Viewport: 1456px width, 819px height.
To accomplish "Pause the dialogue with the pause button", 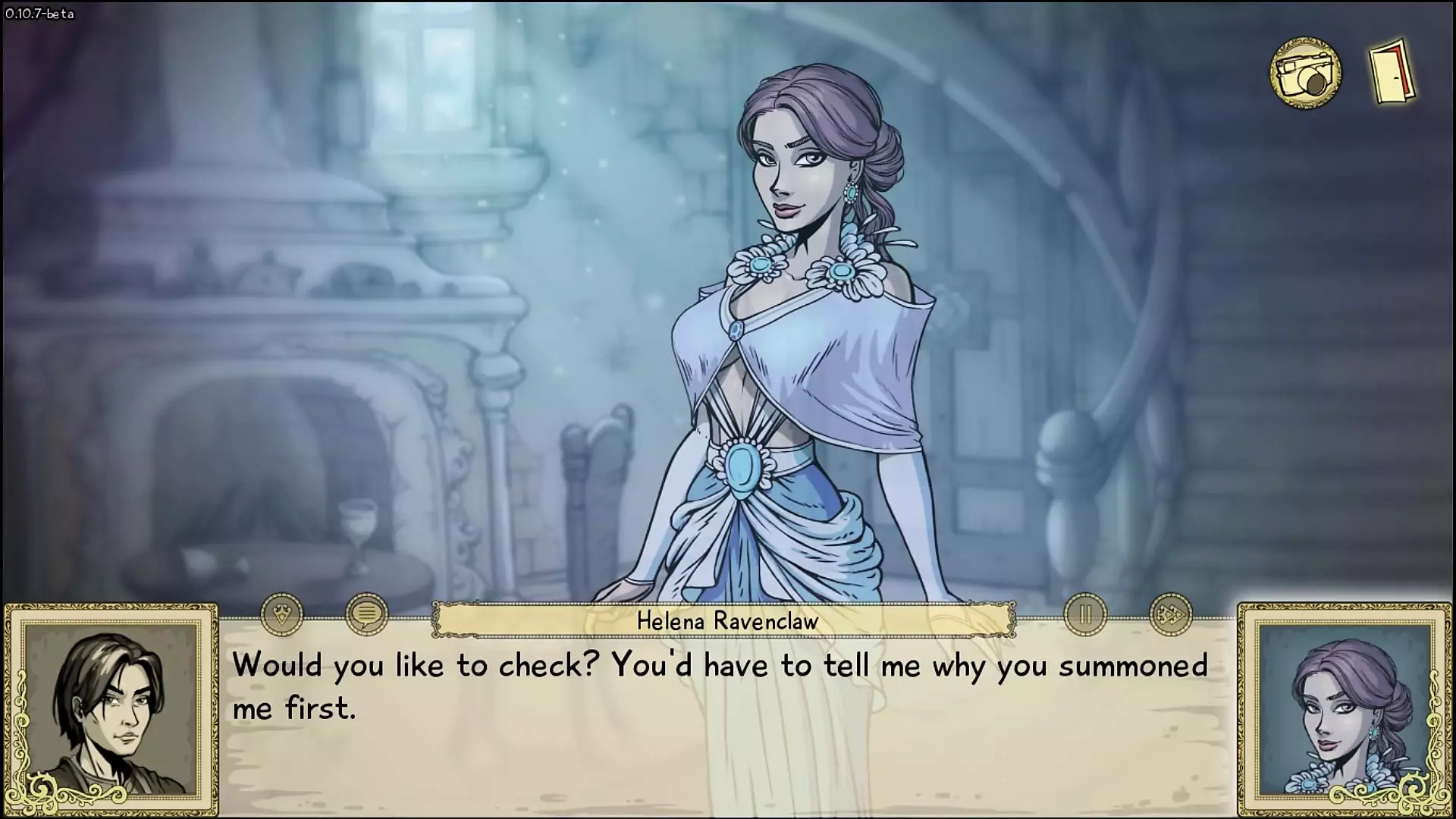I will point(1085,614).
